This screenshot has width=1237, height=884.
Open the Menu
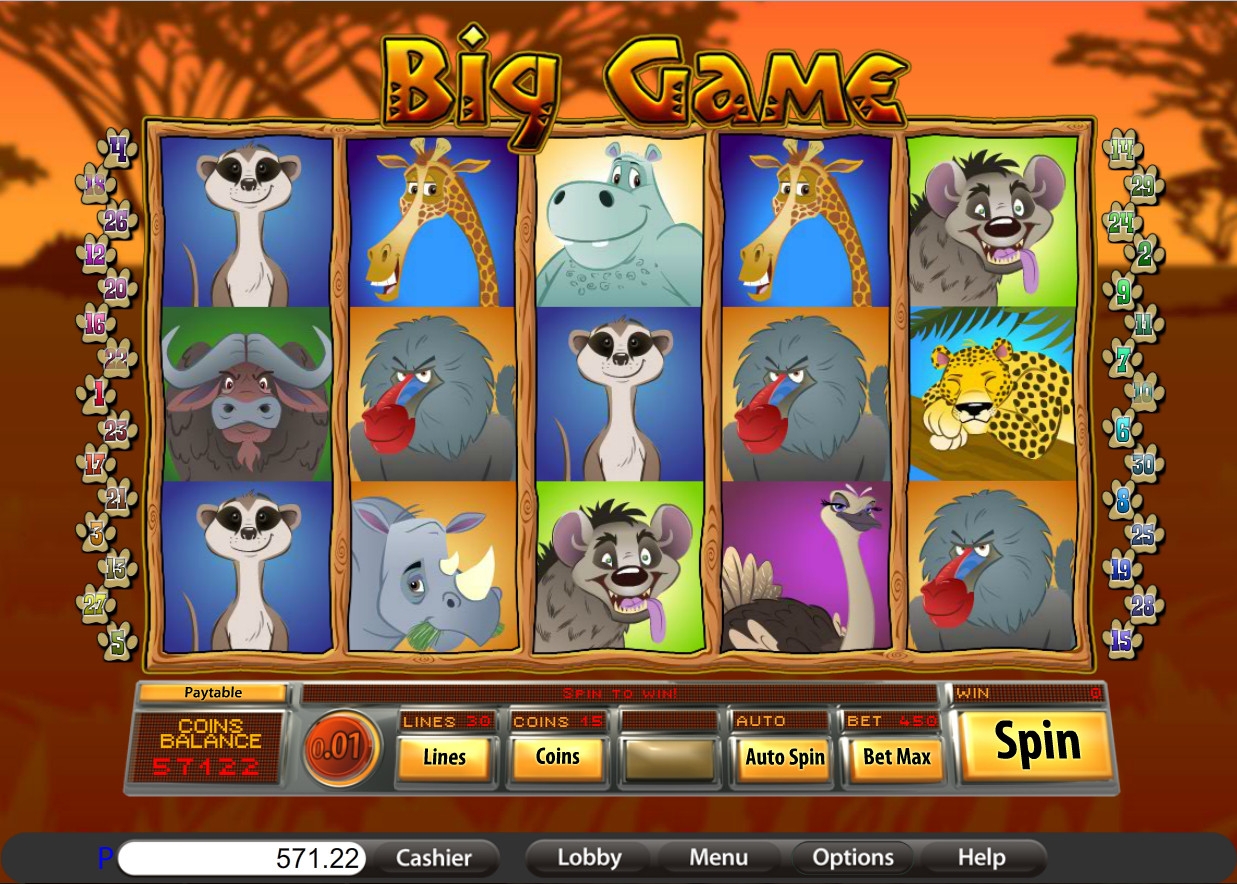[718, 858]
